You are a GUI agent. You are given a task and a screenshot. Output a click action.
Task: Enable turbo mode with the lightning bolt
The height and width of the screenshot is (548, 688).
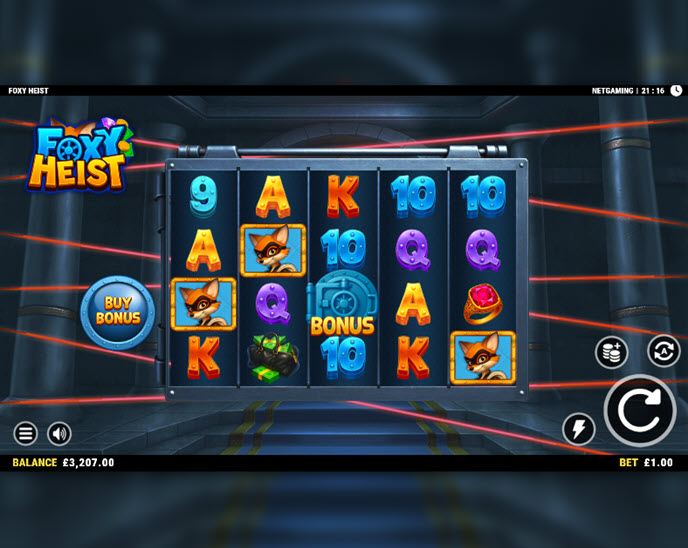579,429
